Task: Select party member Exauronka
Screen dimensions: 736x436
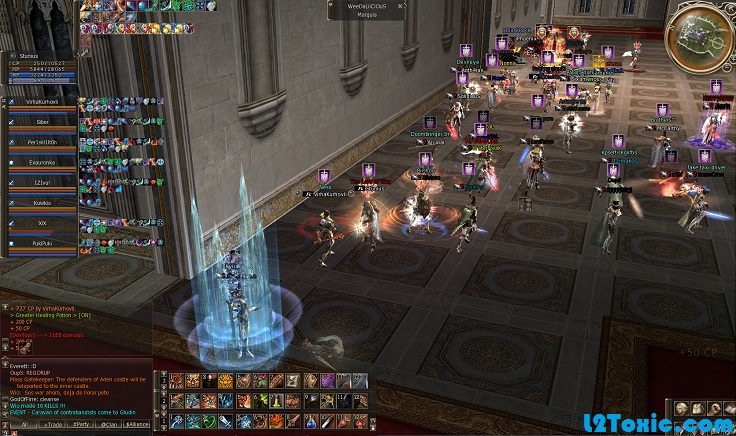Action: [x=42, y=160]
